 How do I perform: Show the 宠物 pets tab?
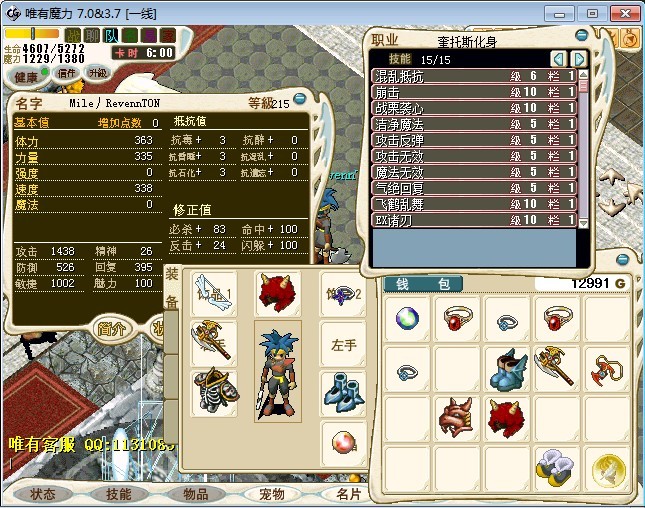271,494
